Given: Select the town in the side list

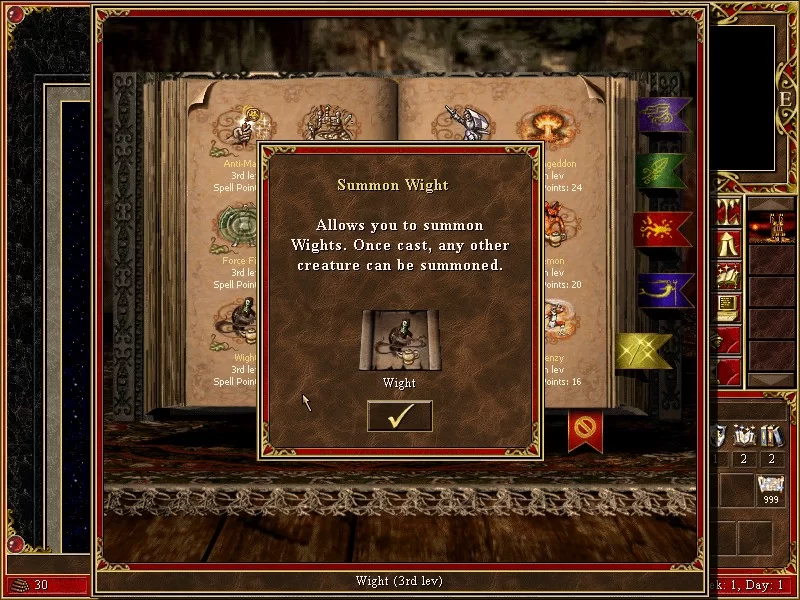Looking at the screenshot, I should 771,230.
